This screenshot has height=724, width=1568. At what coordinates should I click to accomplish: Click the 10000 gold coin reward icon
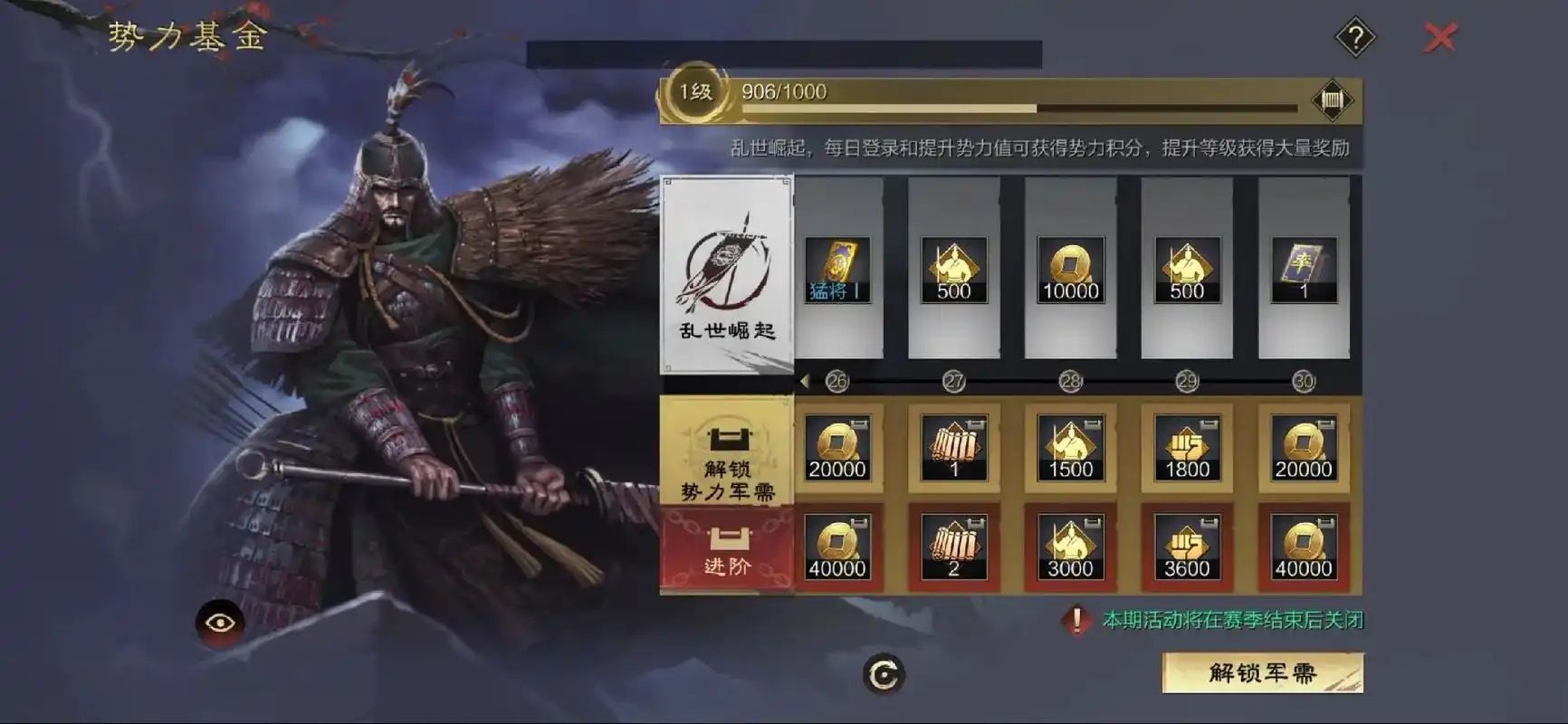pyautogui.click(x=1071, y=269)
